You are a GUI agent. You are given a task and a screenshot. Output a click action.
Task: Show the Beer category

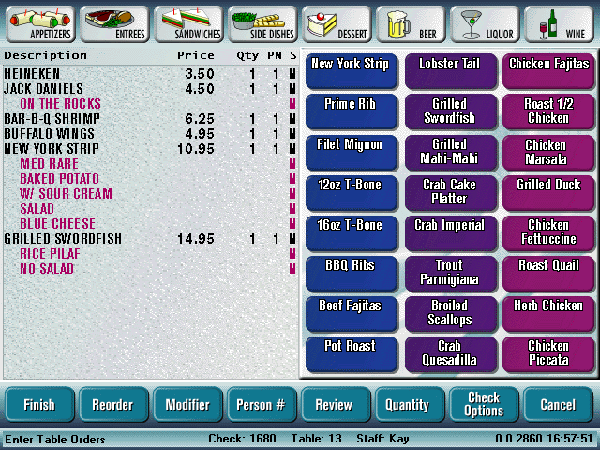pyautogui.click(x=412, y=21)
